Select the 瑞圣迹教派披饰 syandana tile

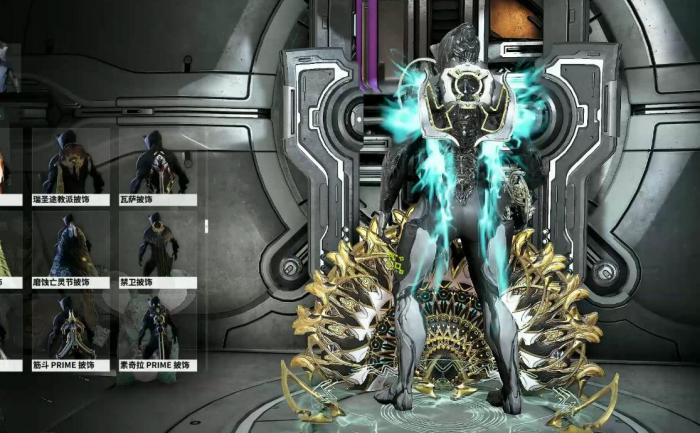pos(72,163)
